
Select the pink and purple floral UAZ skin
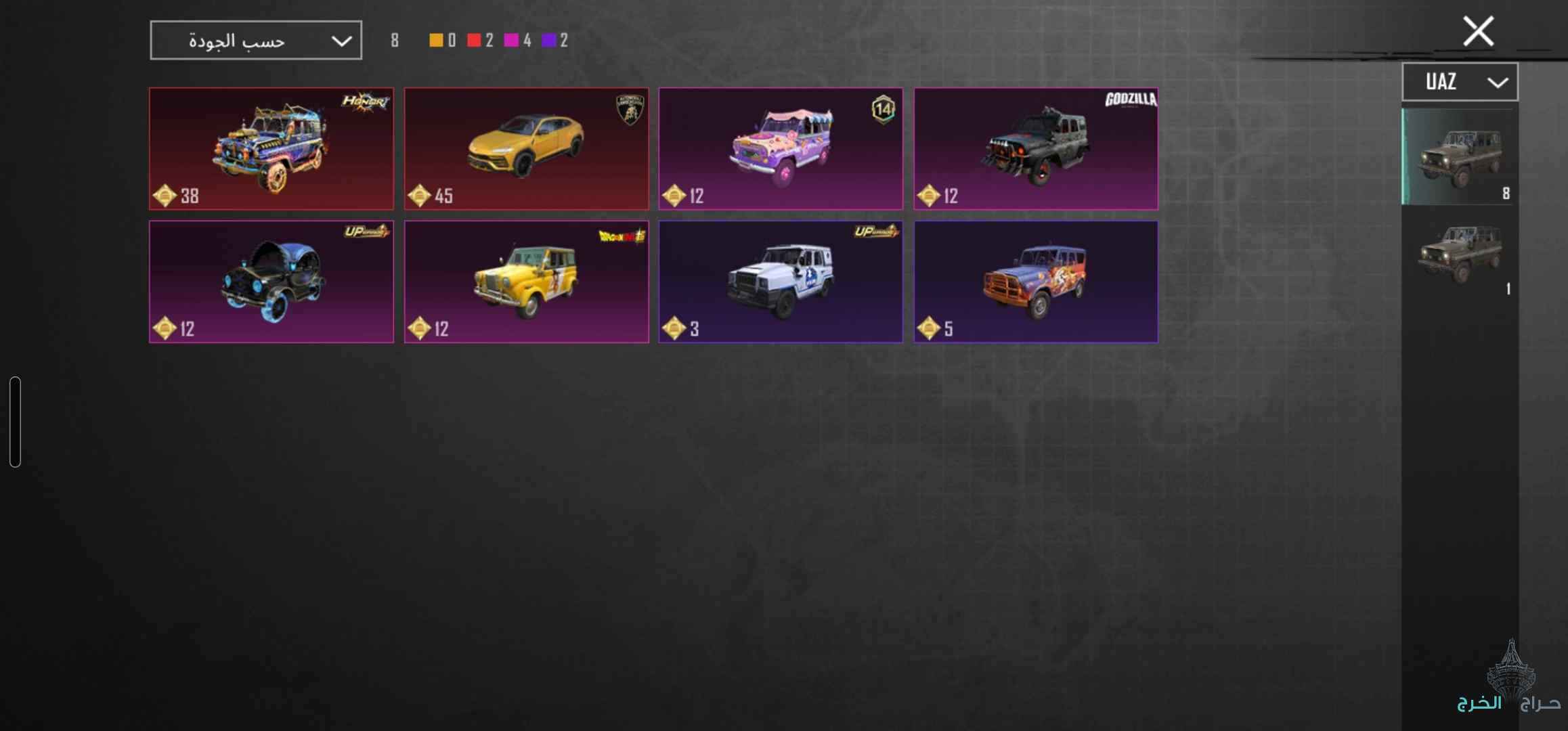pyautogui.click(x=781, y=148)
